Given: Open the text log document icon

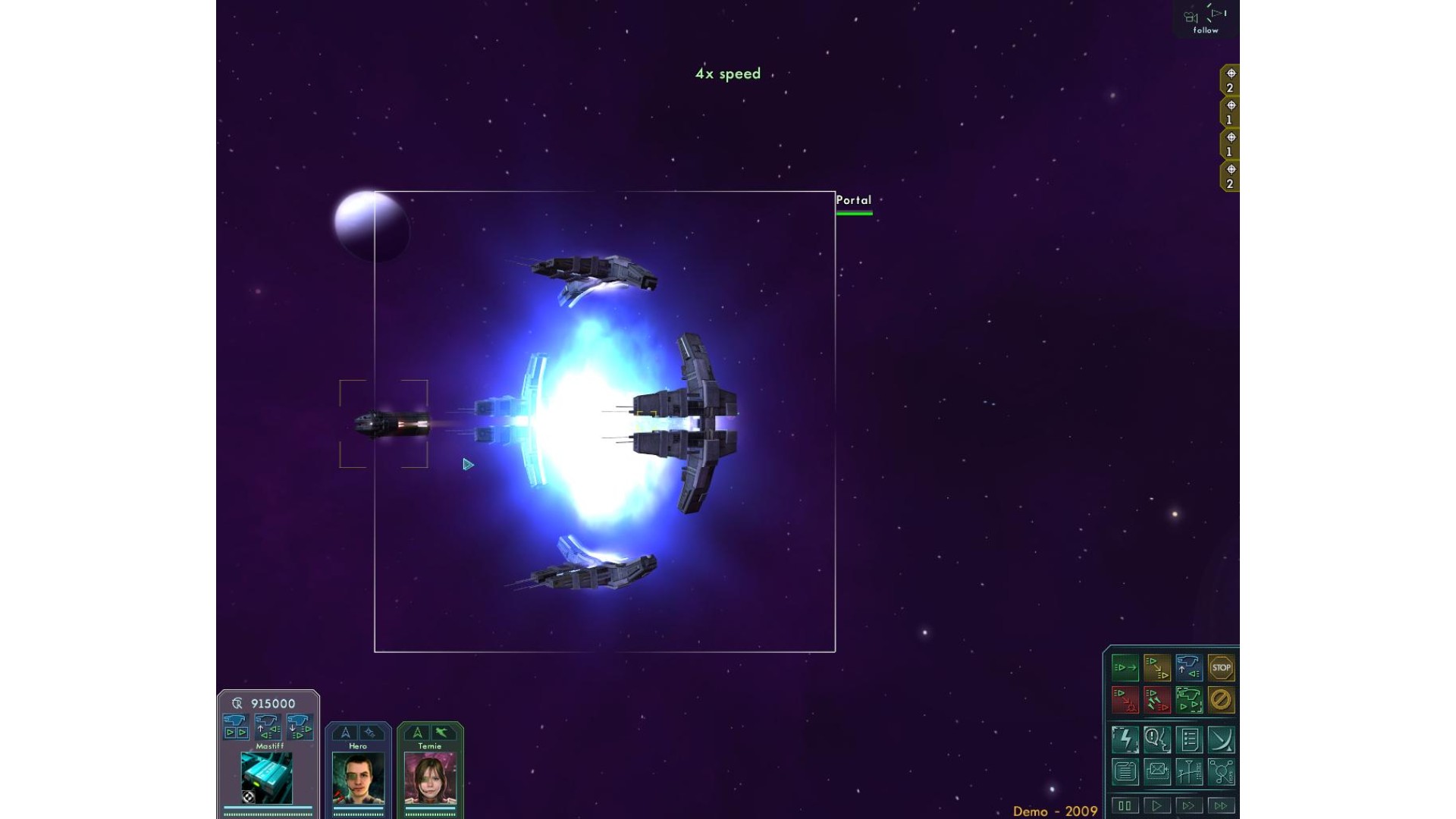Looking at the screenshot, I should 1125,772.
